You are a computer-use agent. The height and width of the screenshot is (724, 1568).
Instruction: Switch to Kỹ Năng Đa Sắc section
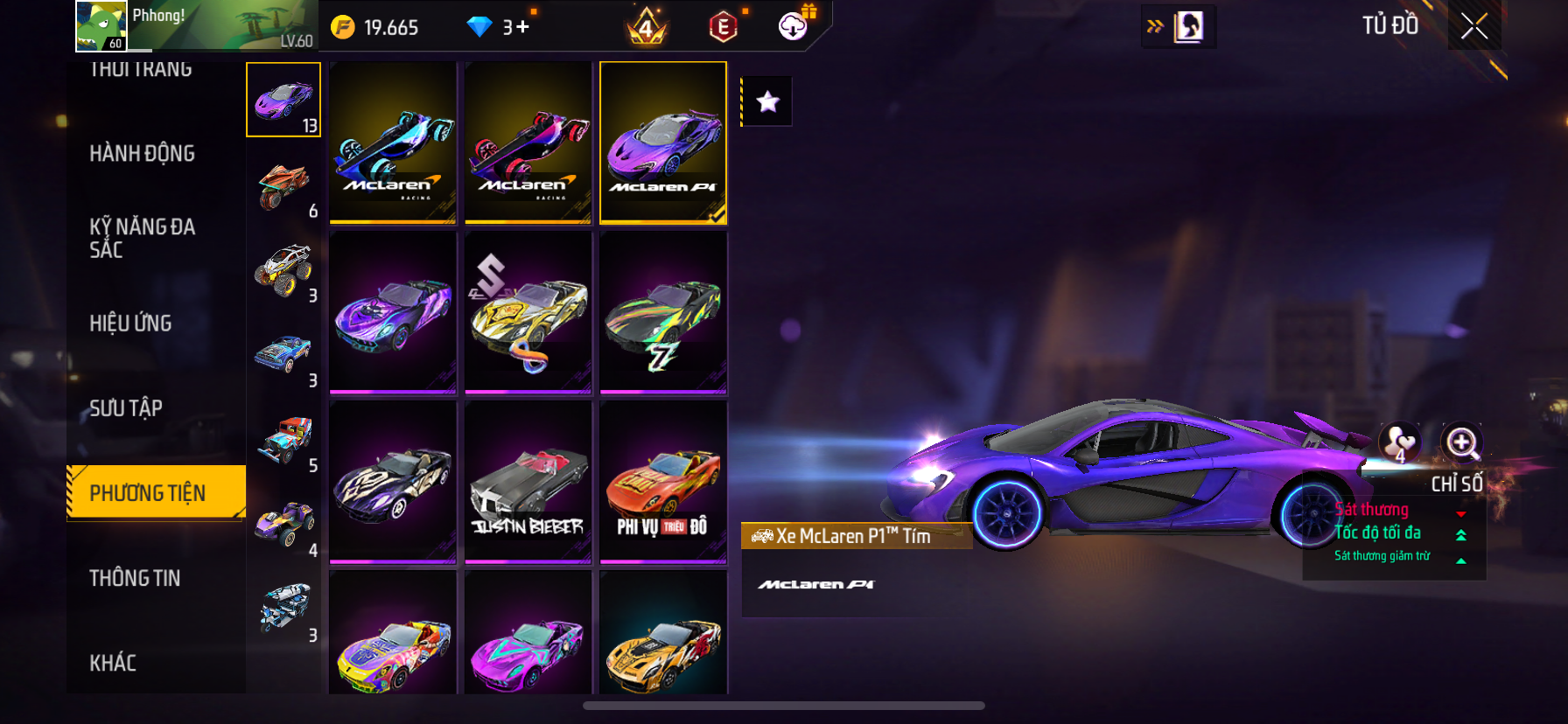click(x=142, y=238)
